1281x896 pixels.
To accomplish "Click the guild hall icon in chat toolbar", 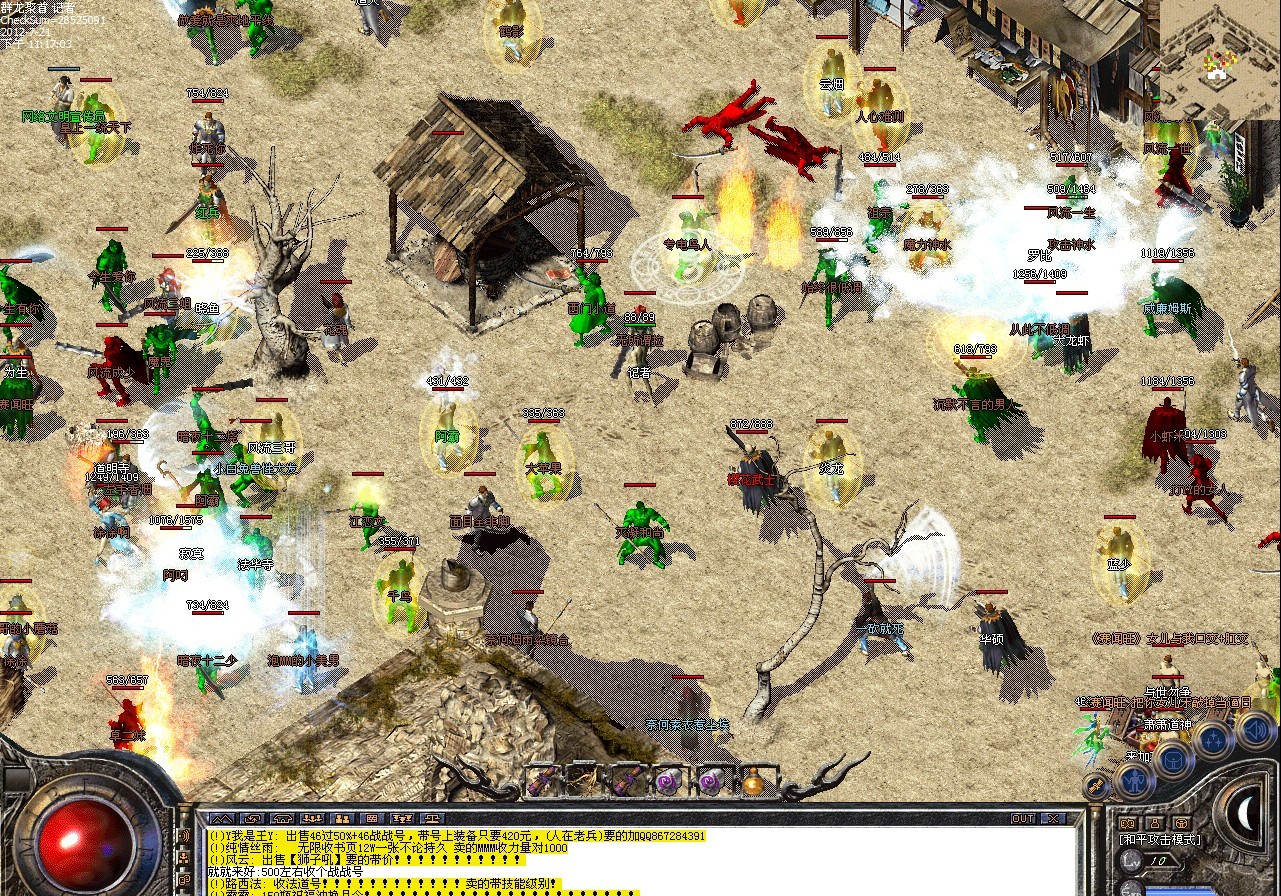I will (282, 818).
